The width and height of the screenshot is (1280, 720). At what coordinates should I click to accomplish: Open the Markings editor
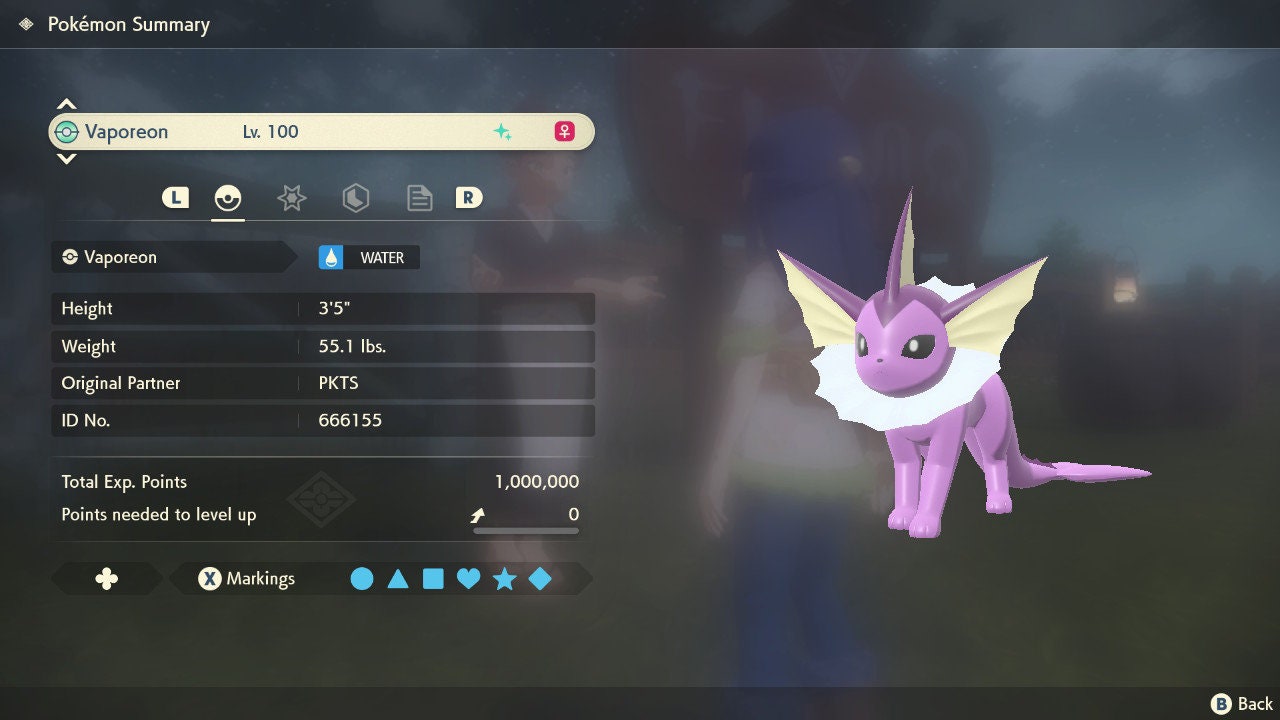(x=247, y=579)
